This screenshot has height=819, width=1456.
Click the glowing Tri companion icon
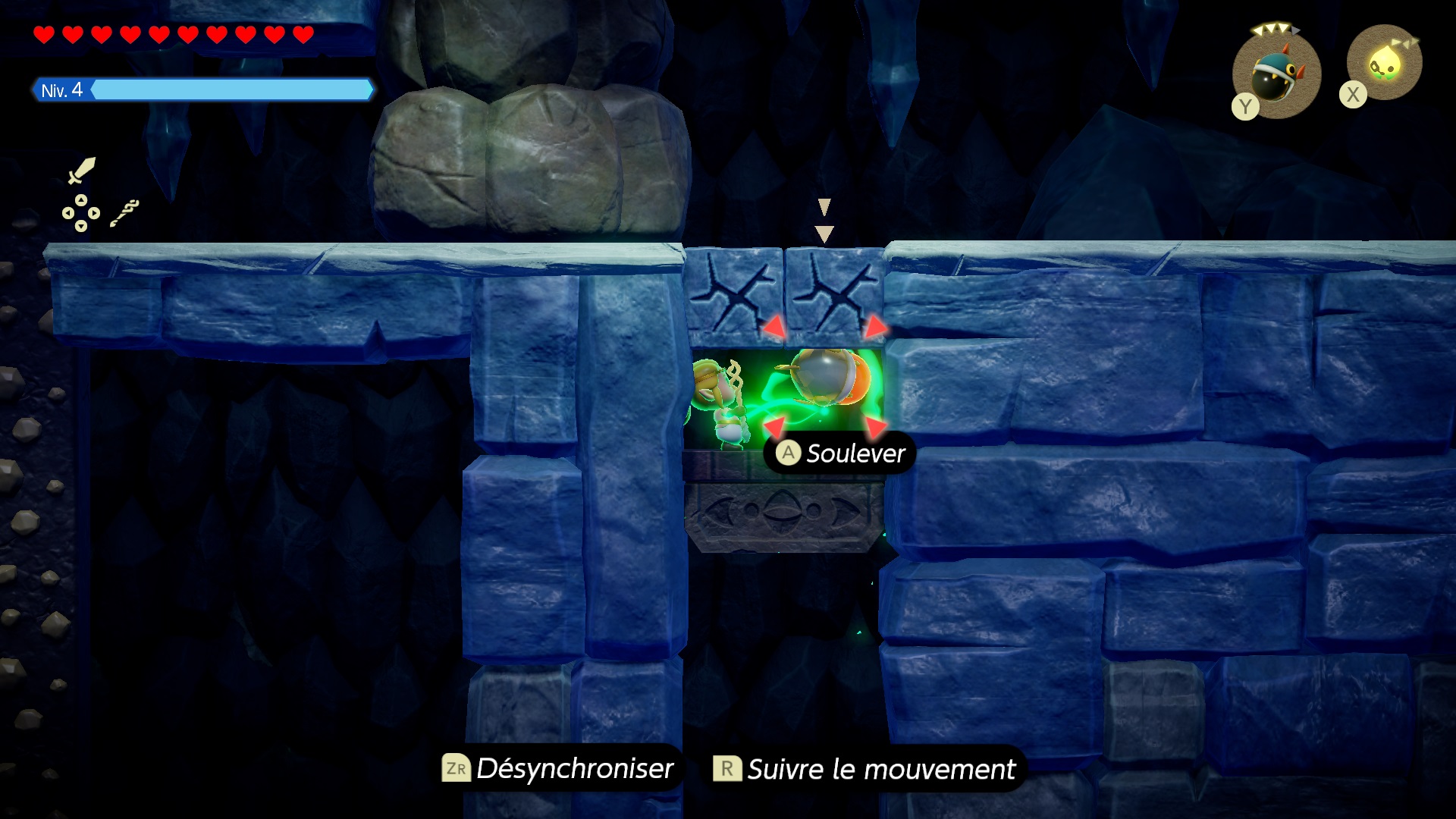pos(1385,64)
